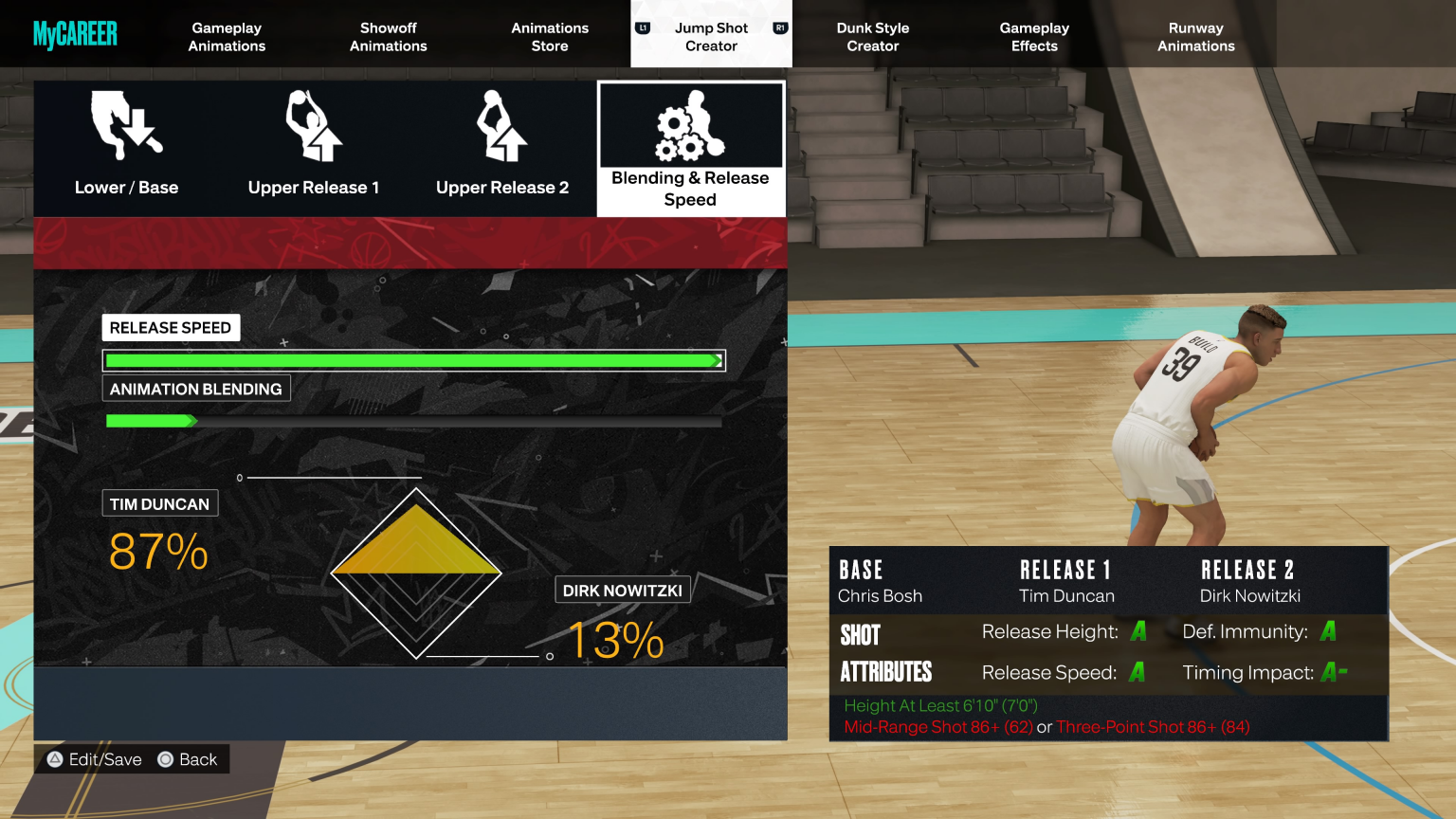Switch to the Gameplay Animations tab
Screen dimensions: 1456x819
tap(226, 37)
